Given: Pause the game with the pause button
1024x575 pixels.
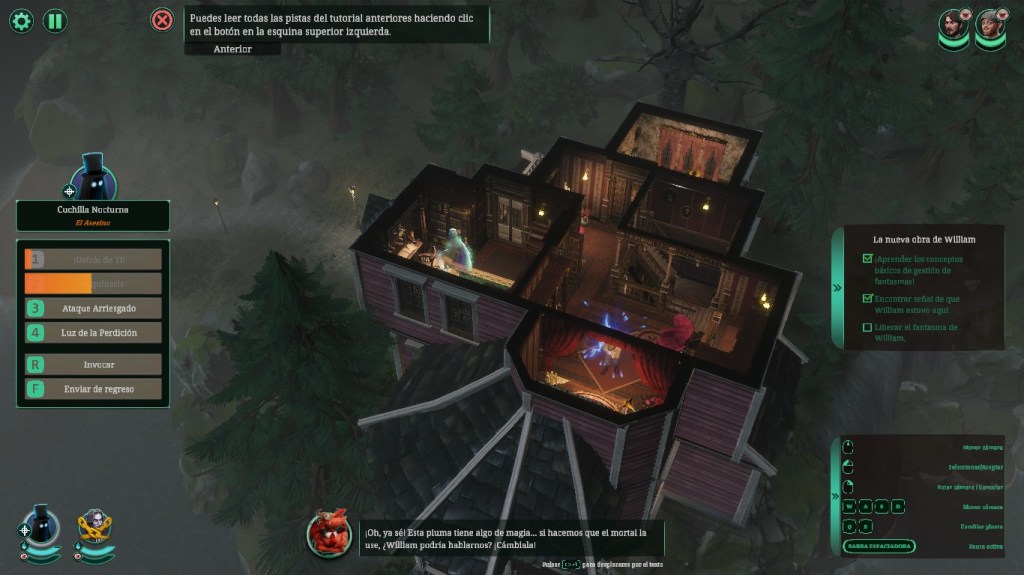Looking at the screenshot, I should tap(55, 20).
